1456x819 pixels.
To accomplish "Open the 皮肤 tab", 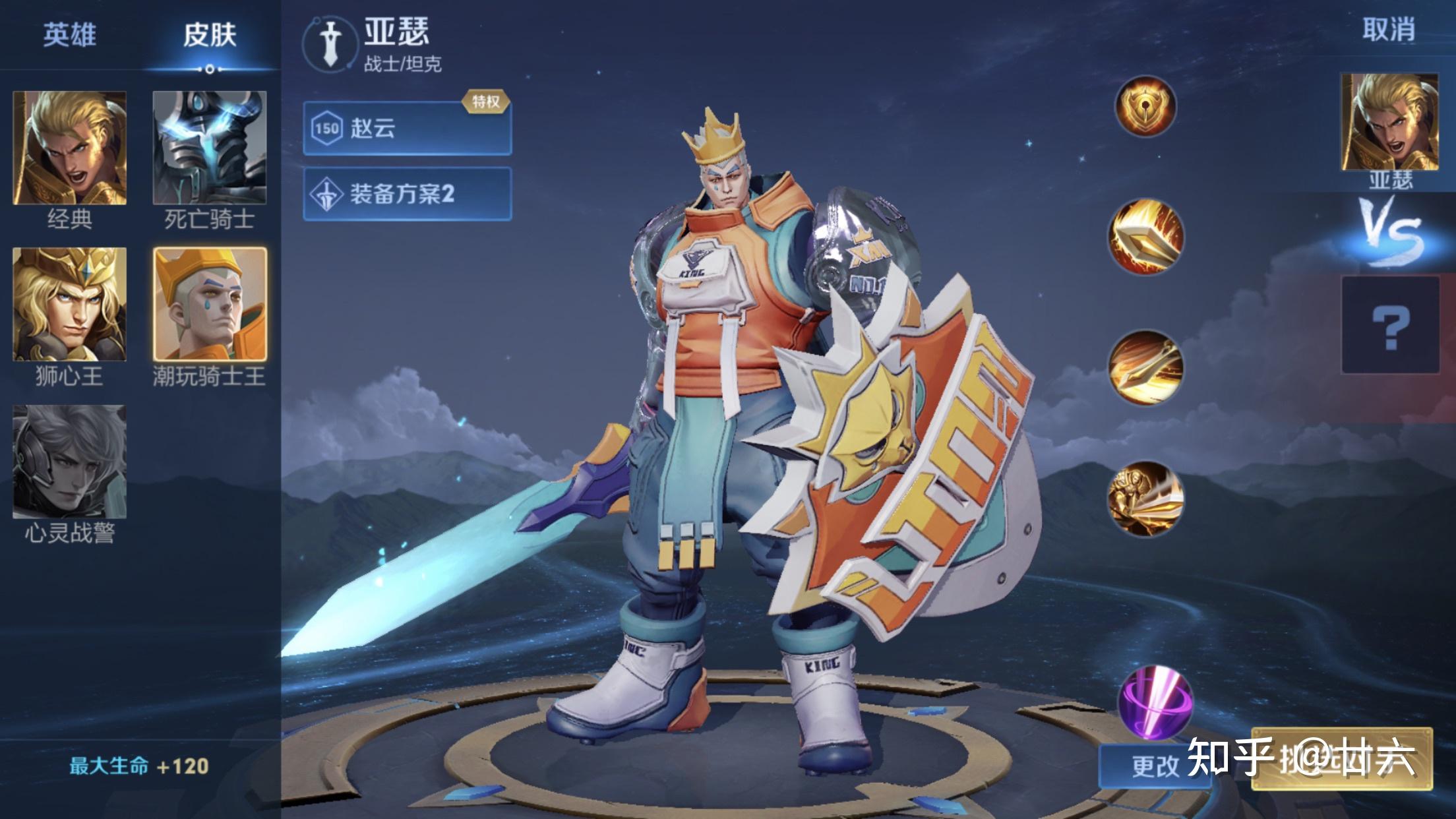I will 210,34.
